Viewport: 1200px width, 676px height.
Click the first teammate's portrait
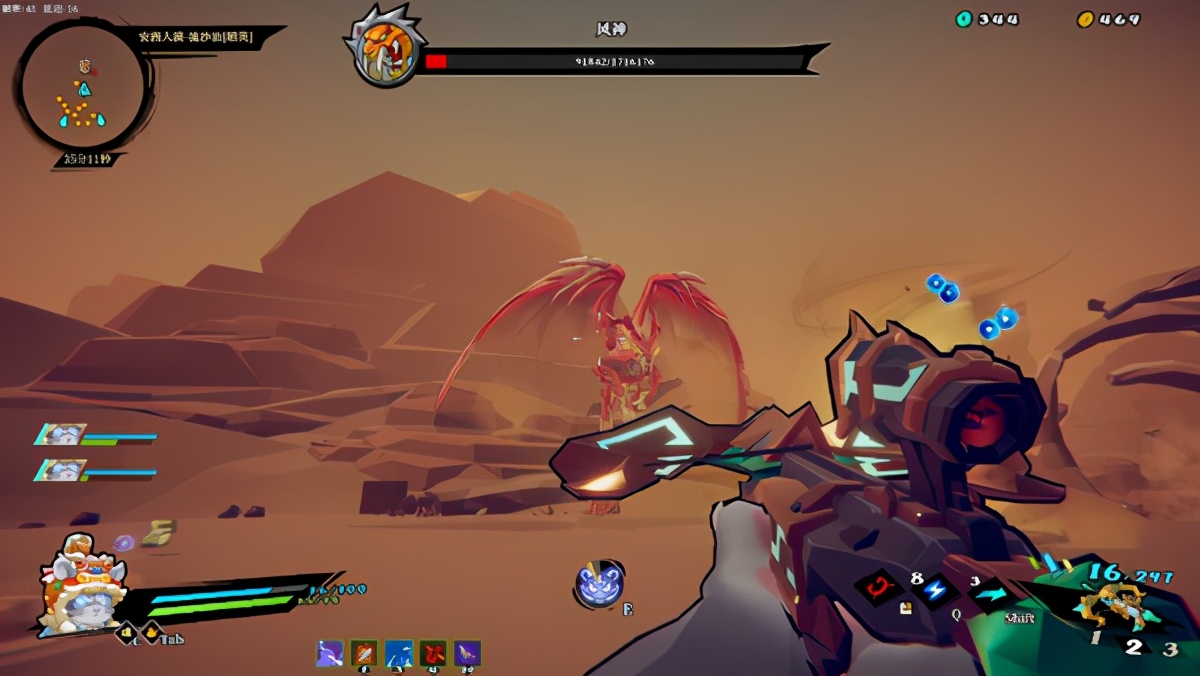tap(62, 435)
